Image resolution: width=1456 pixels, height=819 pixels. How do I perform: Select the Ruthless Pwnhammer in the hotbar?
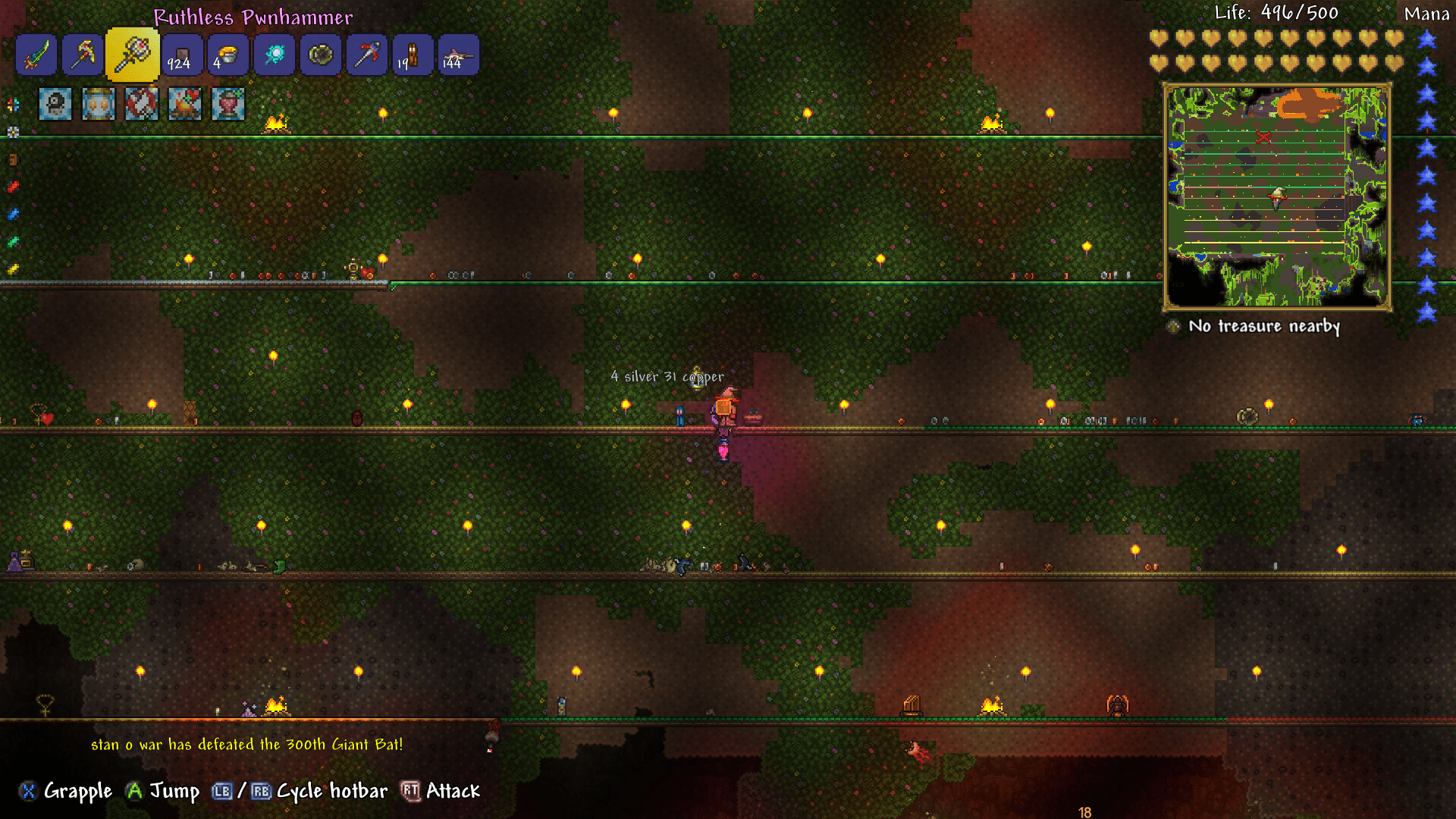click(x=133, y=55)
